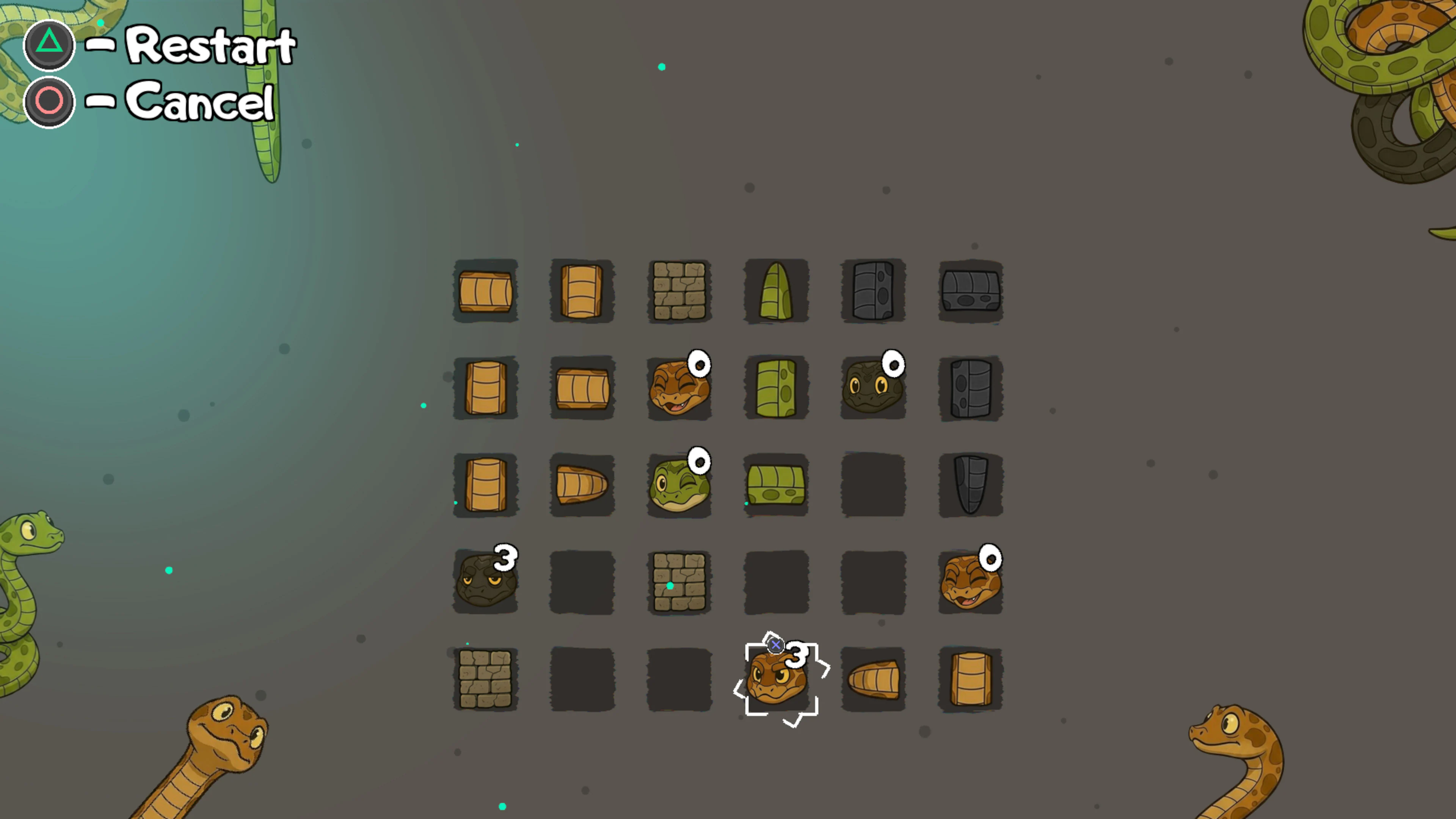This screenshot has height=819, width=1456.
Task: Select the orange tapered tail segment tile
Action: coord(582,485)
